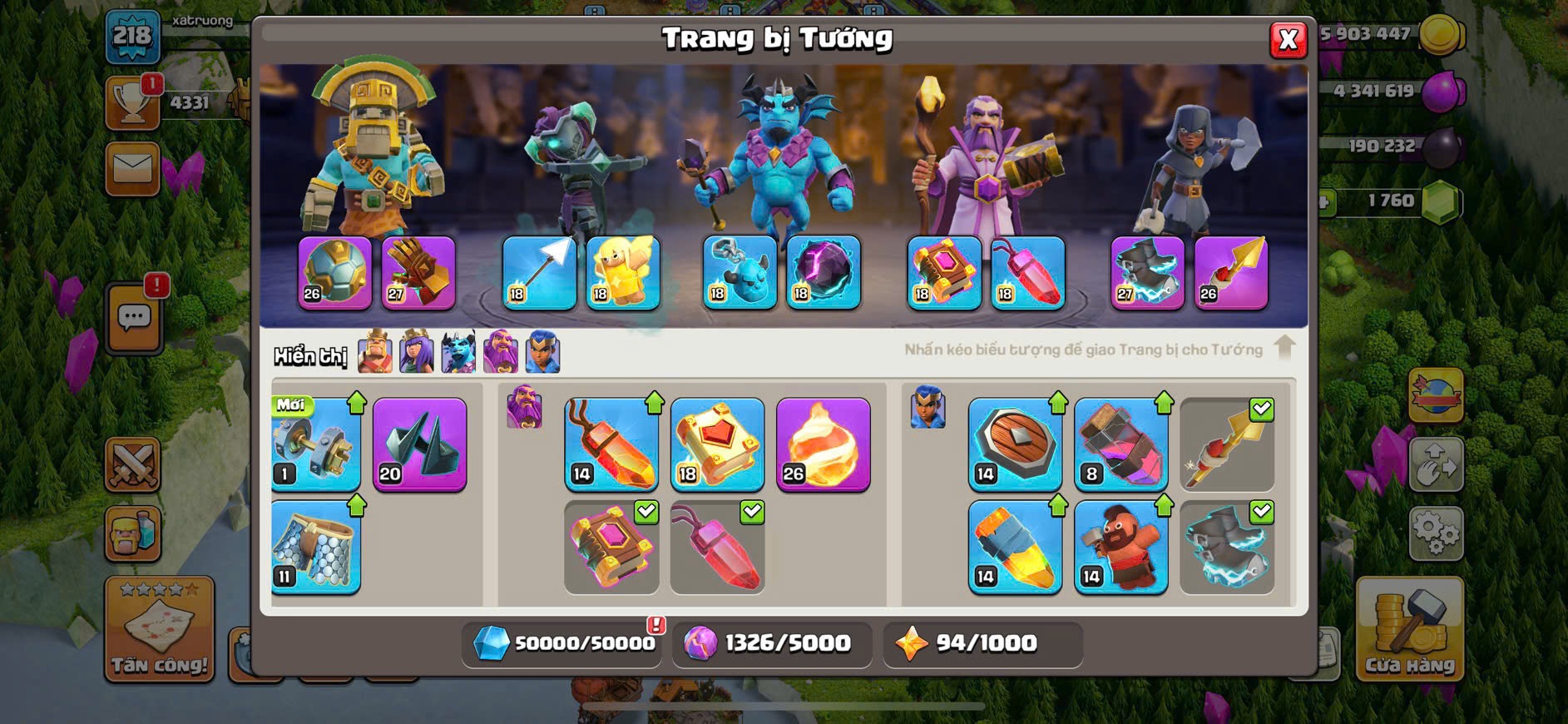This screenshot has width=1568, height=724.
Task: Open the new level 1 equipment item
Action: click(315, 444)
